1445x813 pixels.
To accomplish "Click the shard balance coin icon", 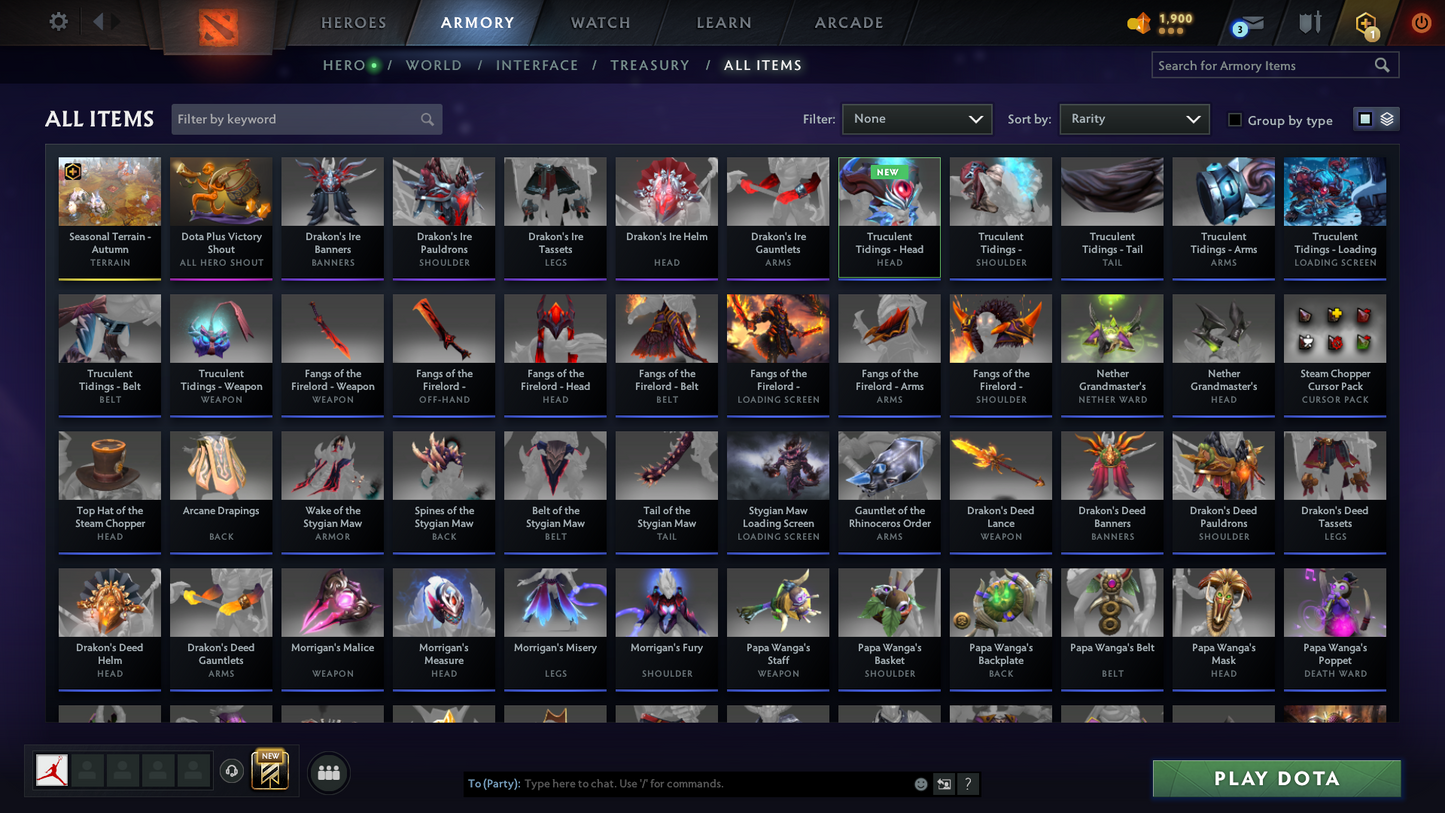I will (1140, 21).
